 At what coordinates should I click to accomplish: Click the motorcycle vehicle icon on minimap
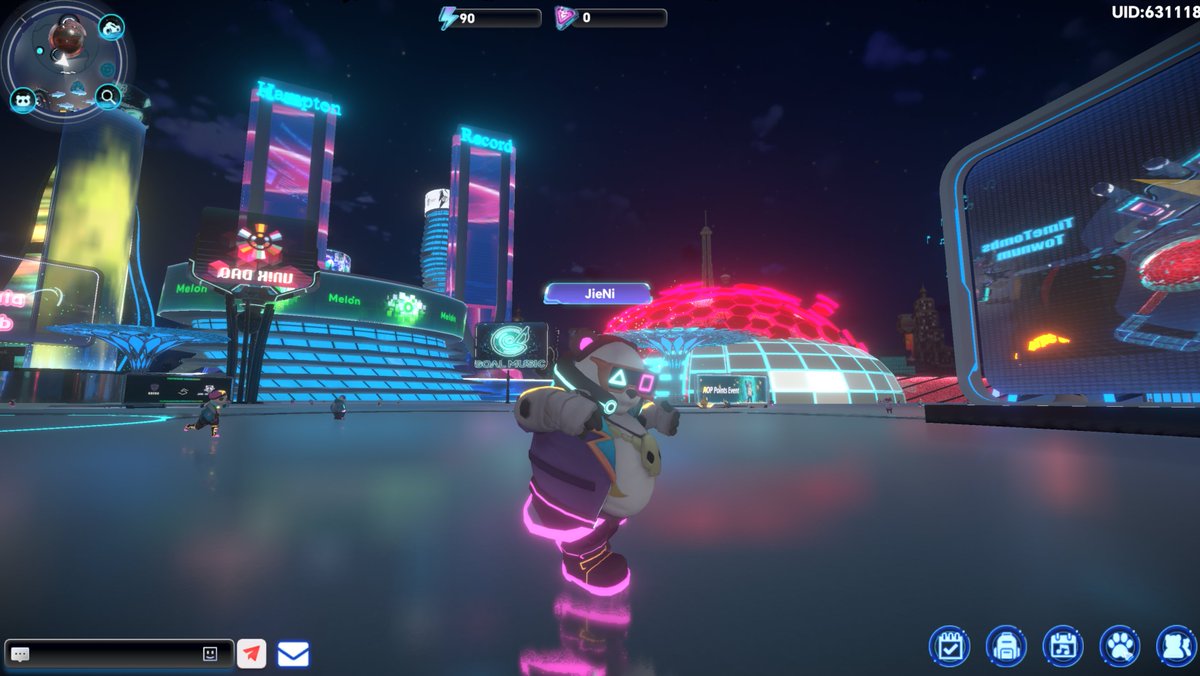pos(111,26)
